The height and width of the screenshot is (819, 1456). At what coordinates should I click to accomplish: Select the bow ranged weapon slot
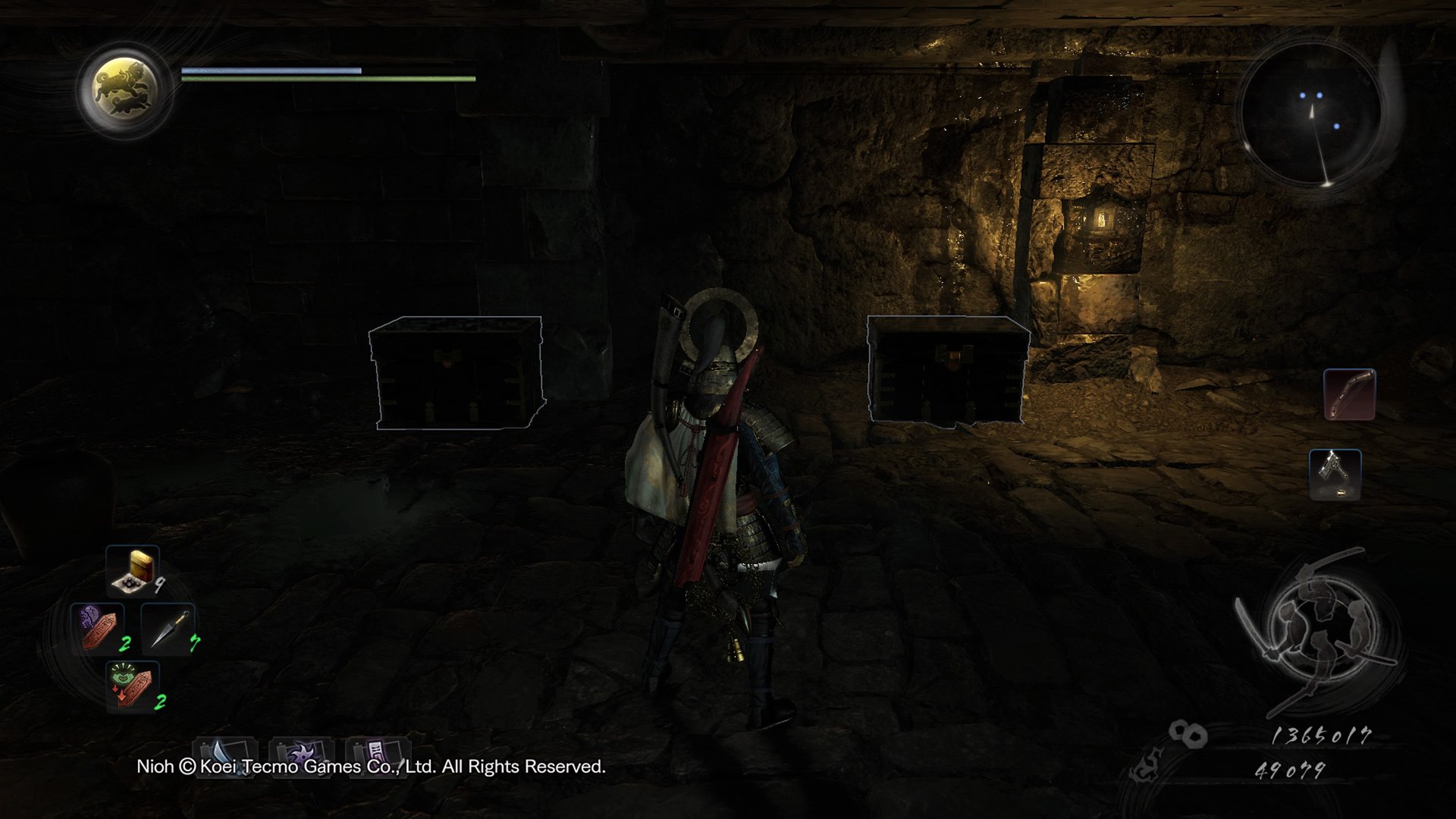coord(1349,394)
